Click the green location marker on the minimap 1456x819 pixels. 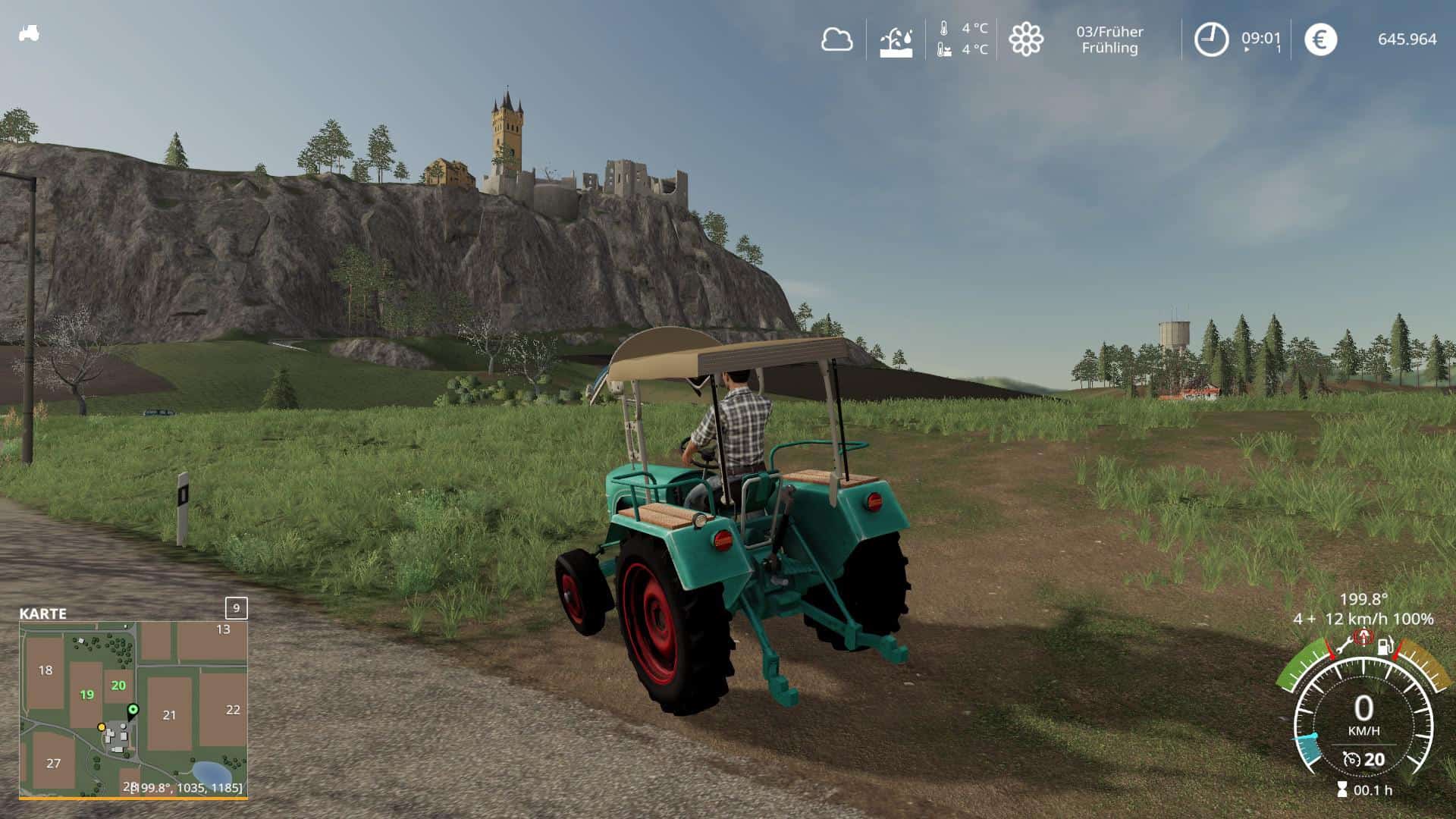tap(133, 711)
